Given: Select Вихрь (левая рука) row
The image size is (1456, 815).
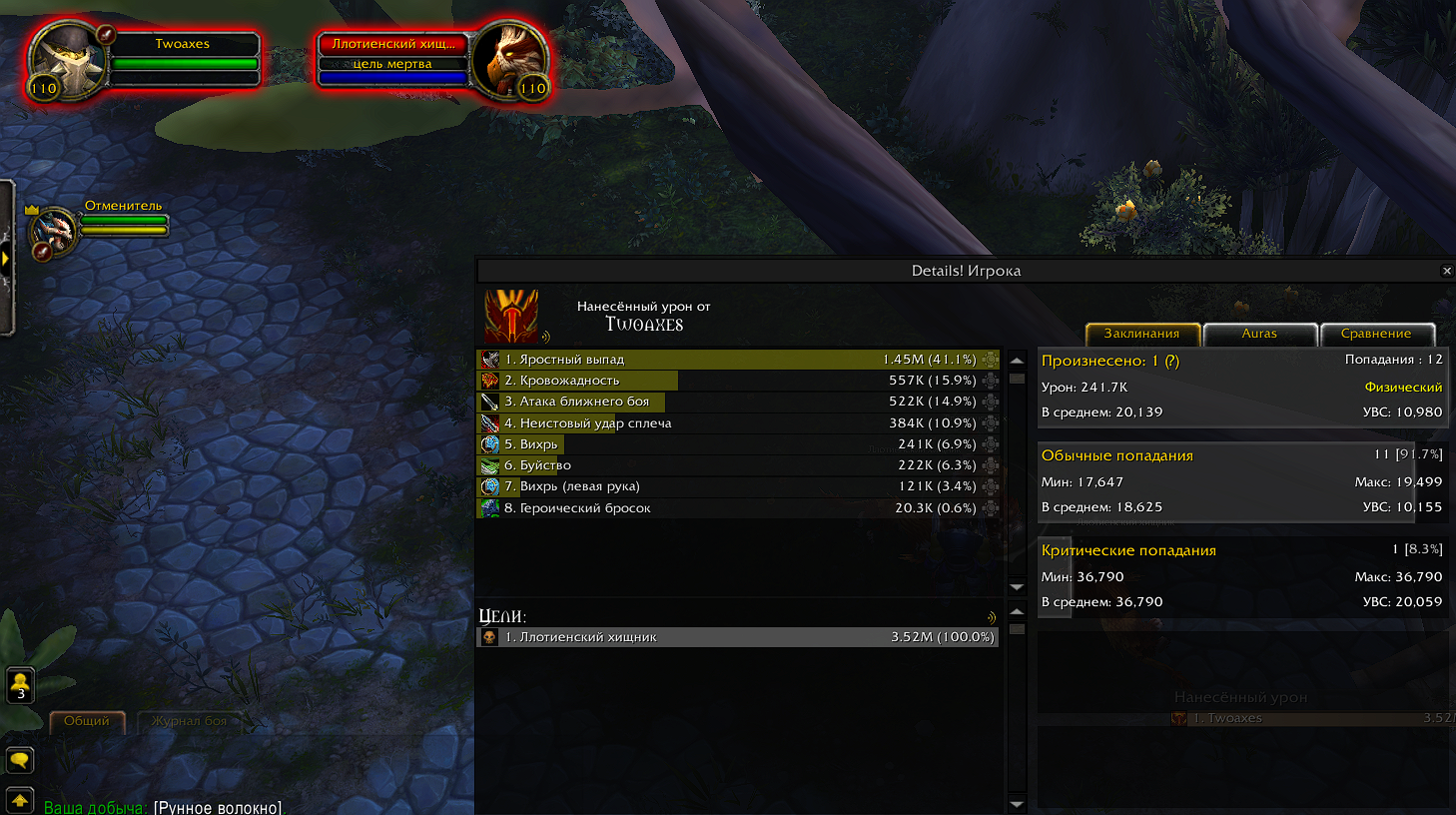Looking at the screenshot, I should tap(737, 486).
